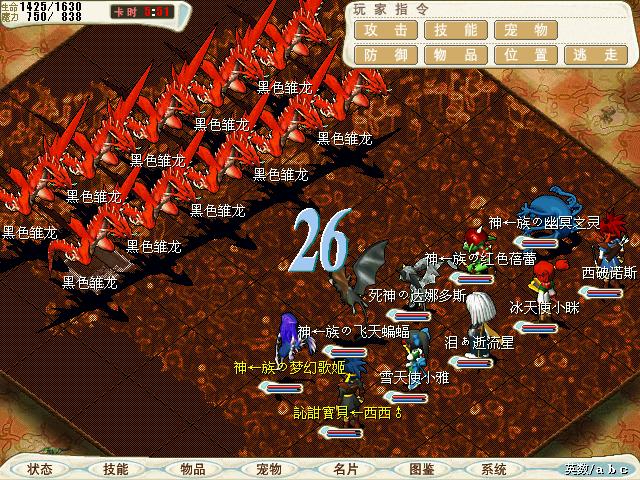Click the 逃走 (Escape) command

[594, 56]
